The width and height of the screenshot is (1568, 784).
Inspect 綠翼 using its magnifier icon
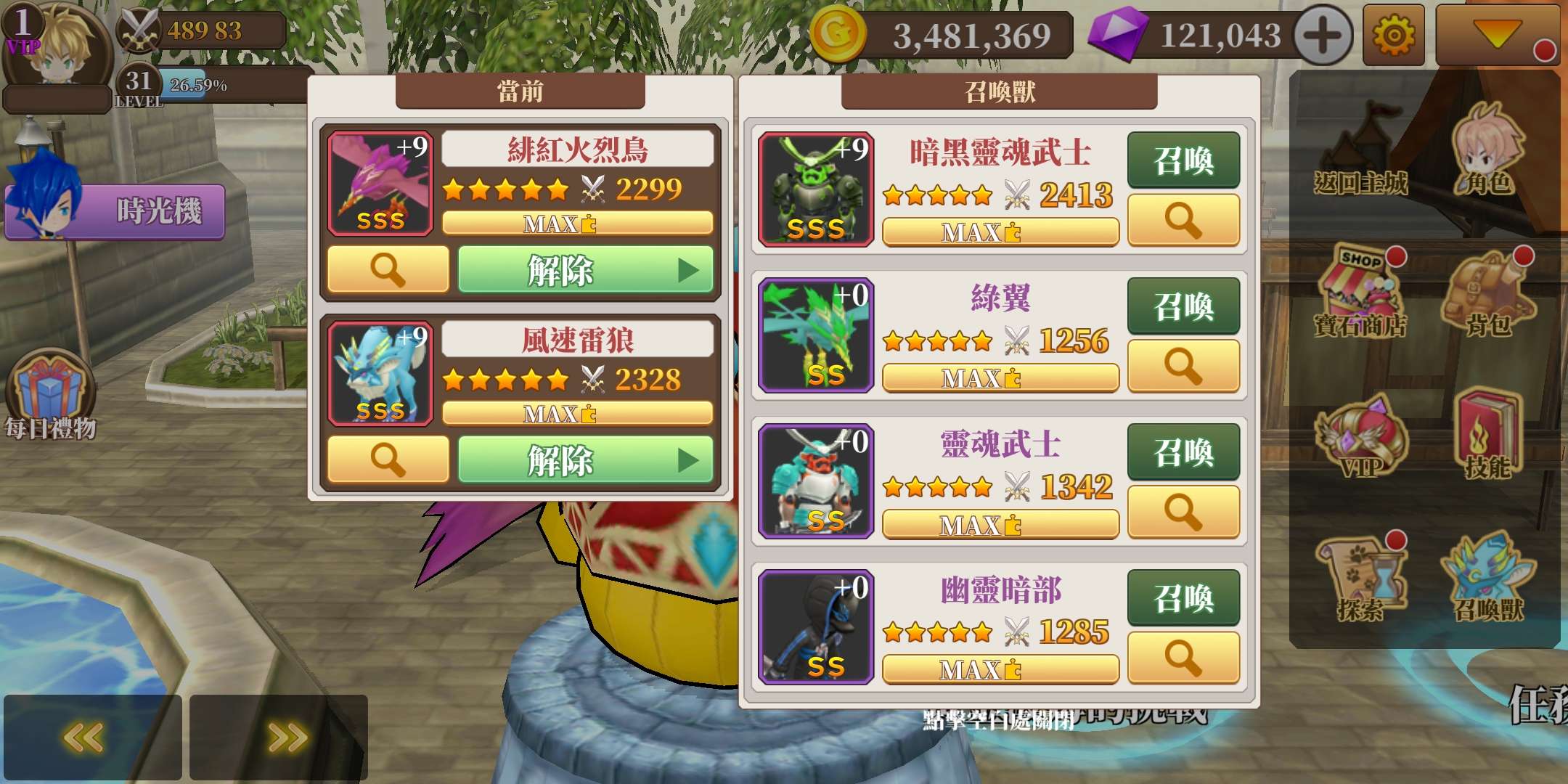(x=1183, y=367)
